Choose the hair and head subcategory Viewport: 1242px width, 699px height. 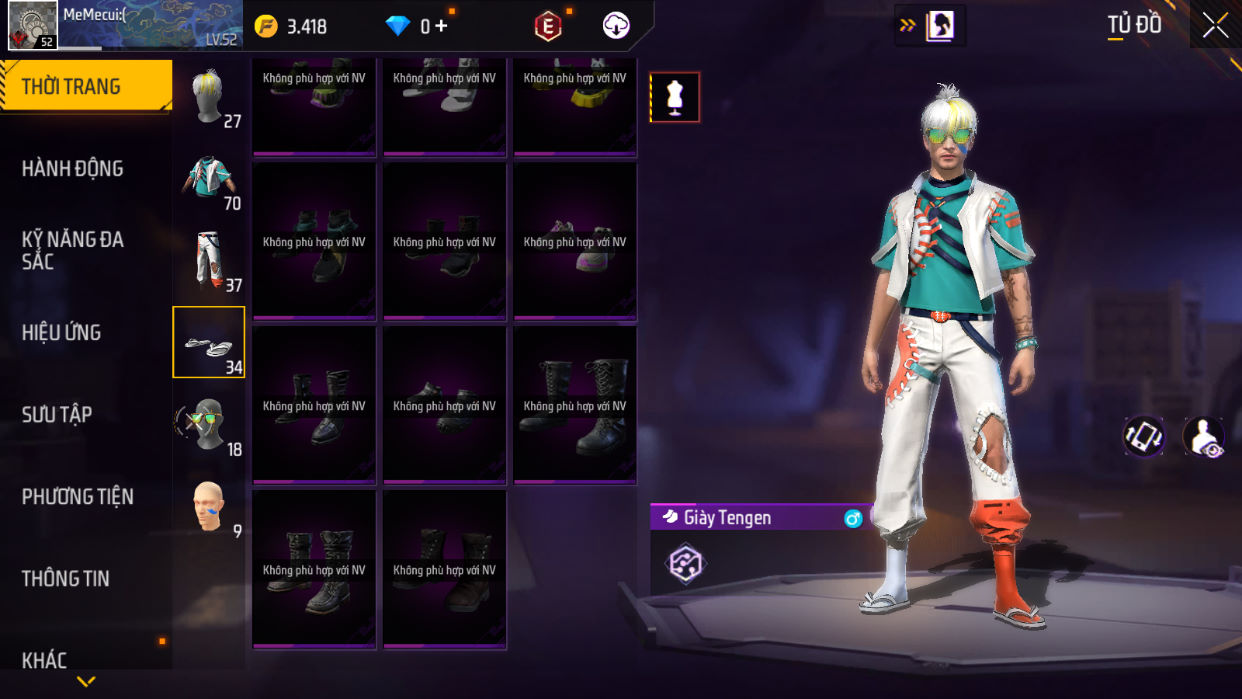pyautogui.click(x=209, y=97)
